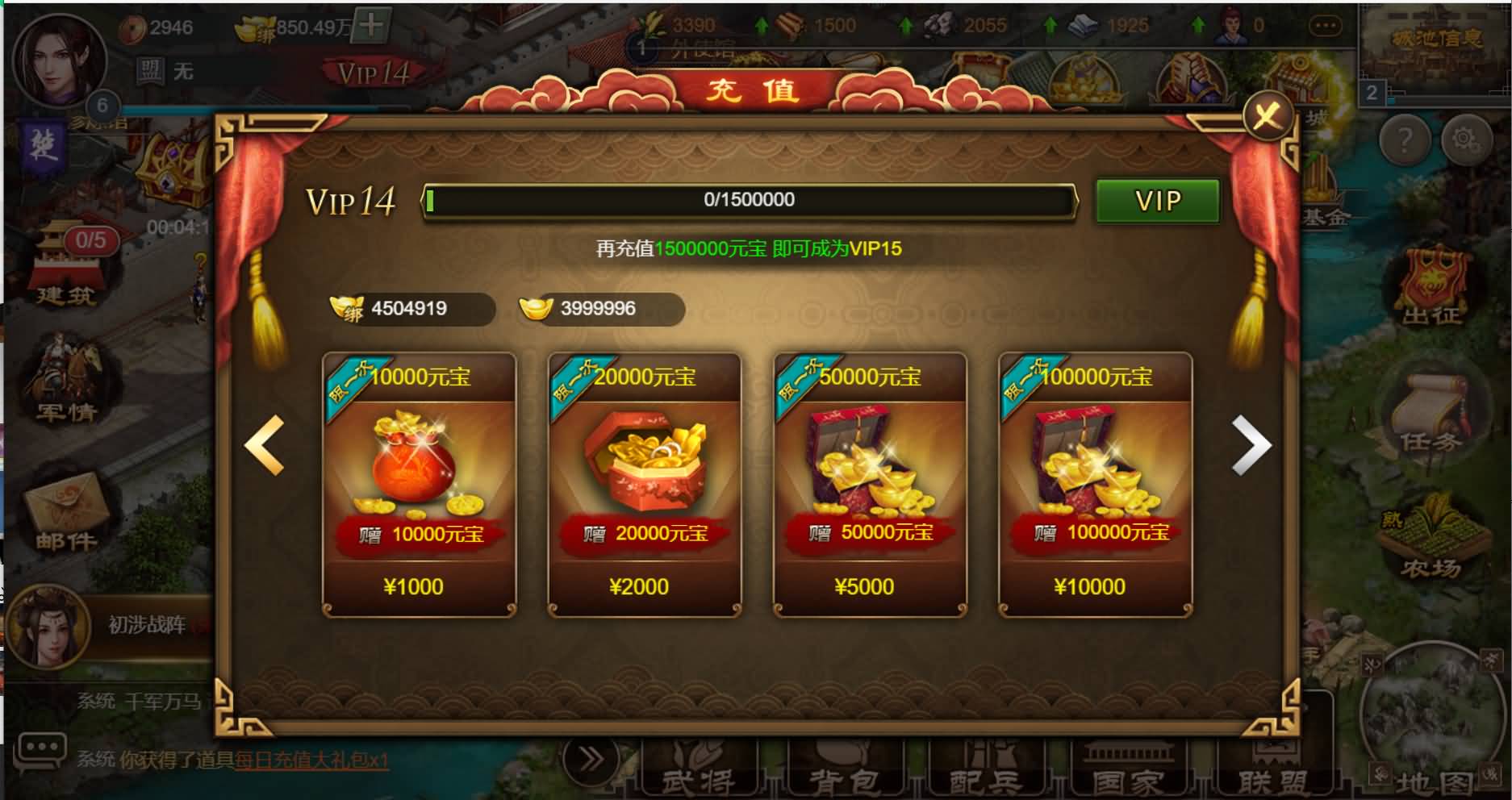
Task: Close the 充值 recharge dialog
Action: coord(1267,116)
